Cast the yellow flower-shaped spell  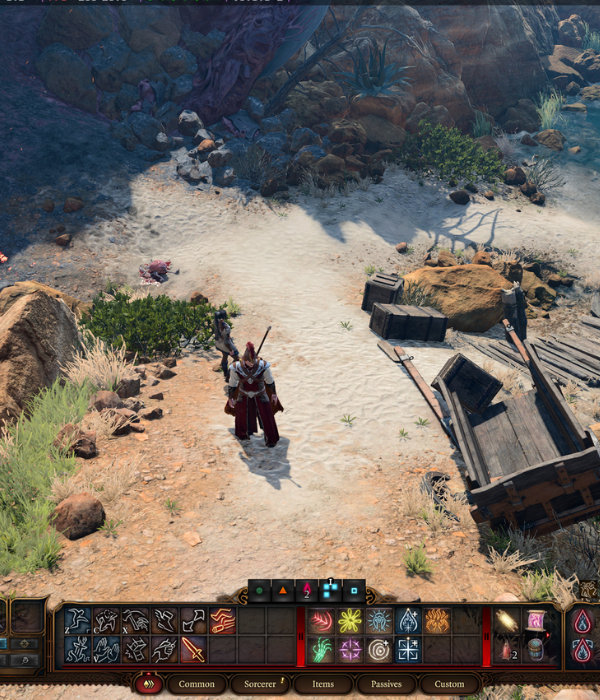point(350,621)
